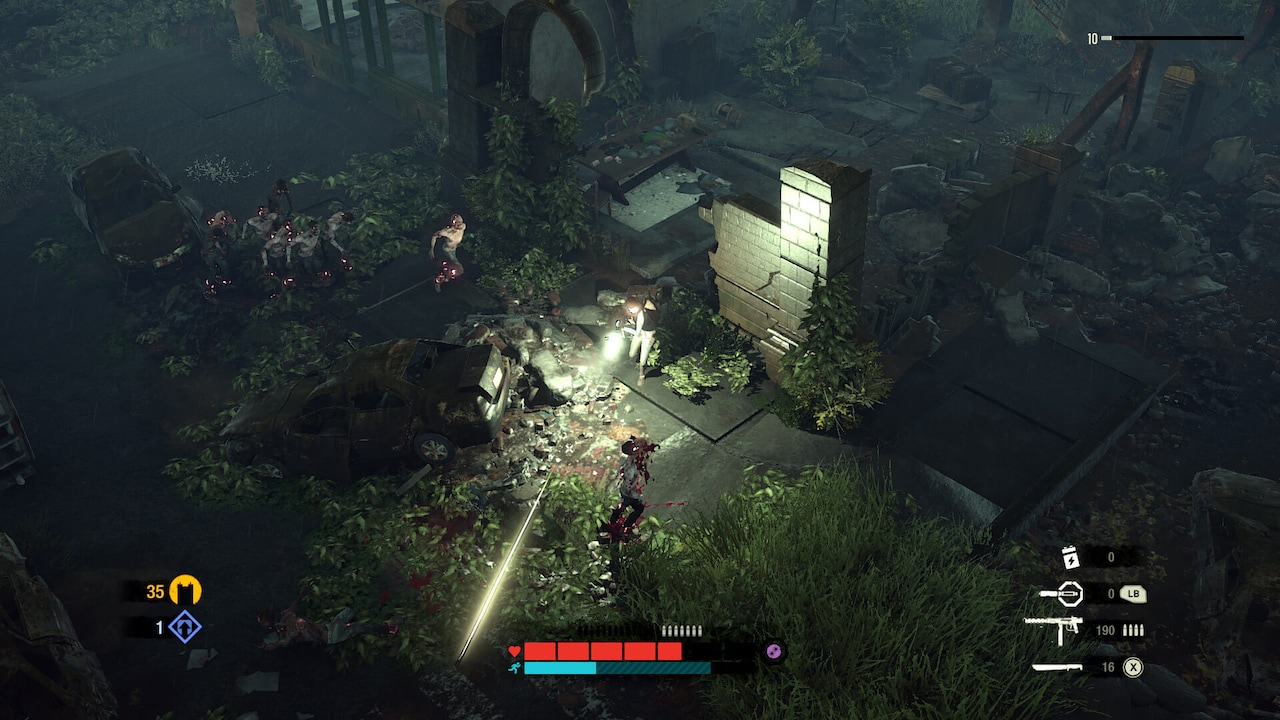This screenshot has width=1280, height=720.
Task: Click the battery counter showing 0
Action: (x=1111, y=557)
